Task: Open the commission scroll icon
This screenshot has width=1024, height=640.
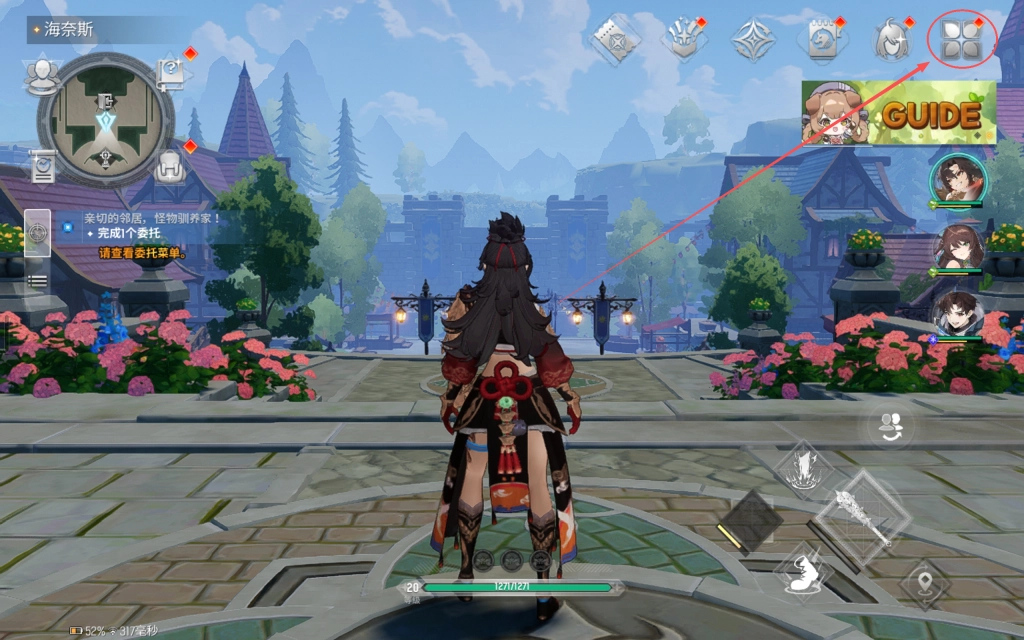Action: click(43, 165)
